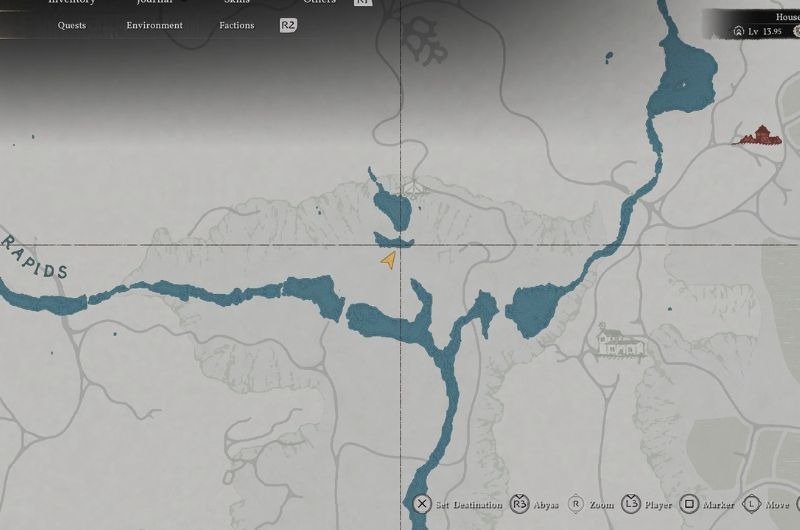Select the red fortress map marker
Image resolution: width=800 pixels, height=530 pixels.
click(x=759, y=135)
